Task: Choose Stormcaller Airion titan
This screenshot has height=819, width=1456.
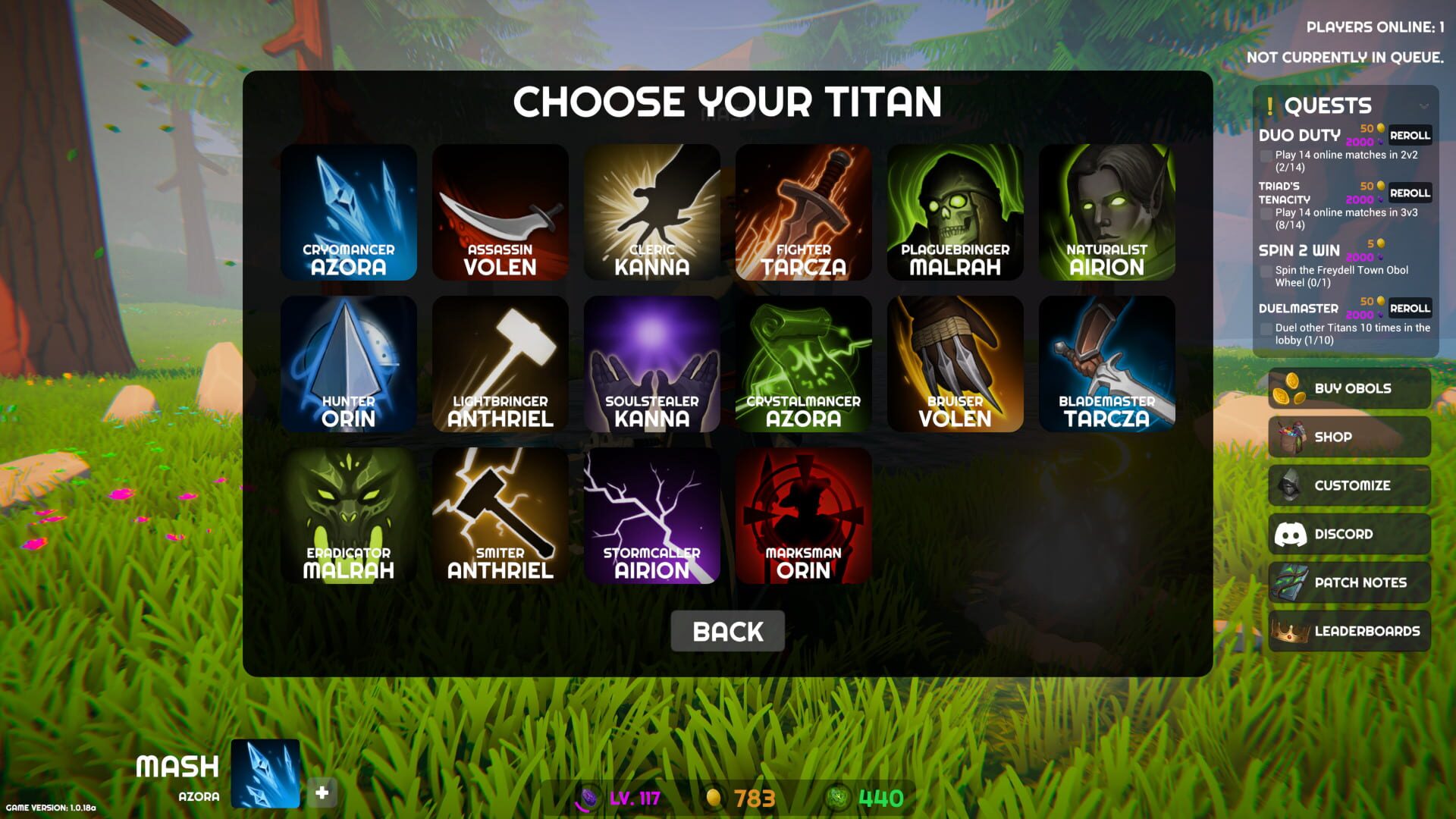Action: 652,516
